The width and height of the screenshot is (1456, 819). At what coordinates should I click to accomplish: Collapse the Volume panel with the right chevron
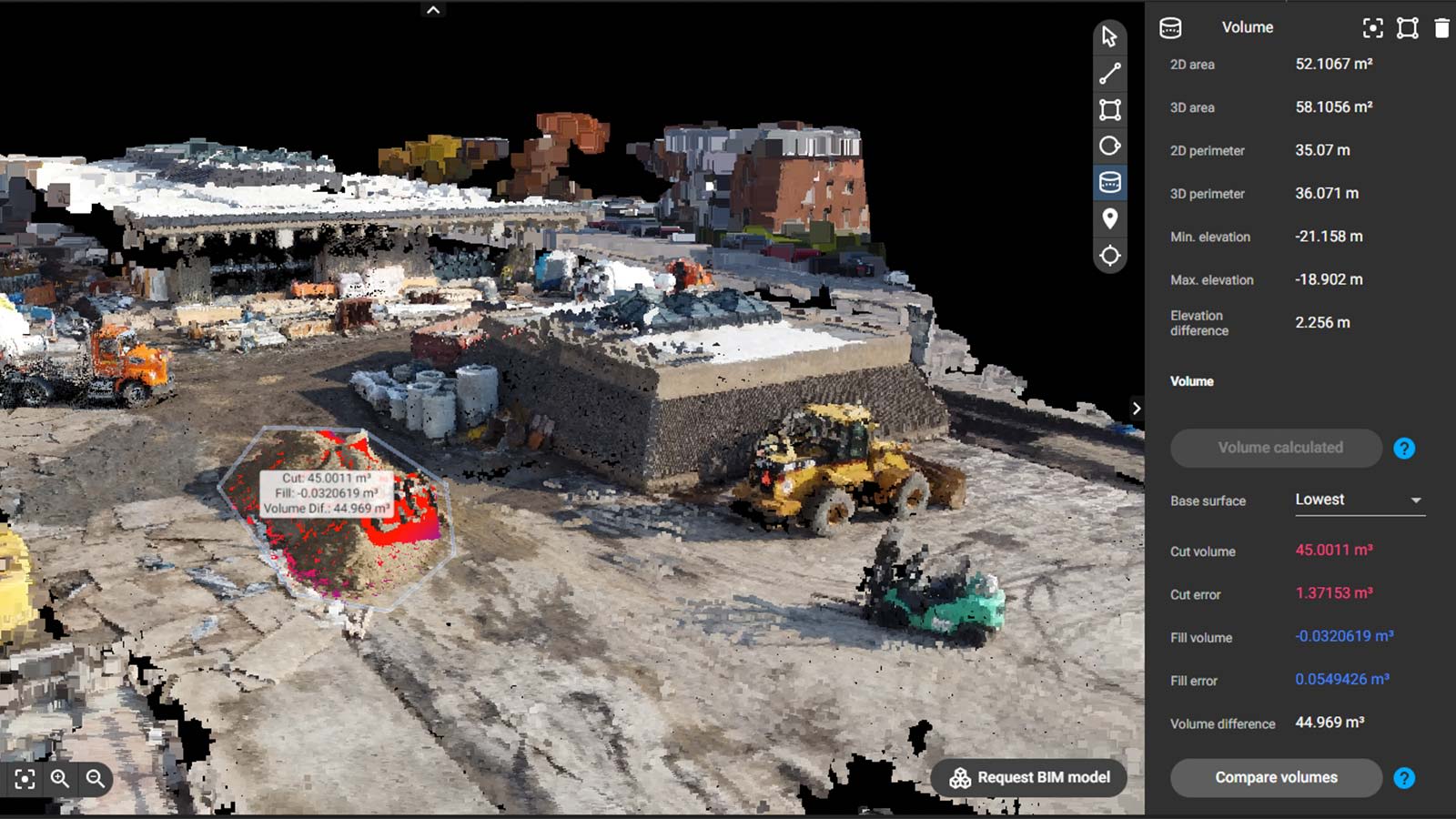pyautogui.click(x=1137, y=409)
